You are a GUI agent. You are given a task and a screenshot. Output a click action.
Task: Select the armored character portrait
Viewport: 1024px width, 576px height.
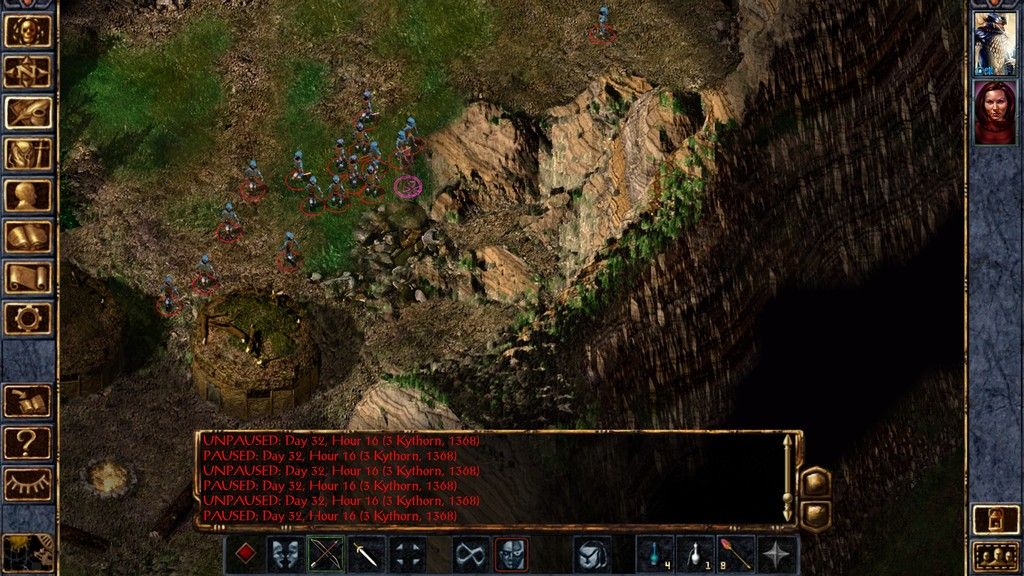[x=995, y=44]
